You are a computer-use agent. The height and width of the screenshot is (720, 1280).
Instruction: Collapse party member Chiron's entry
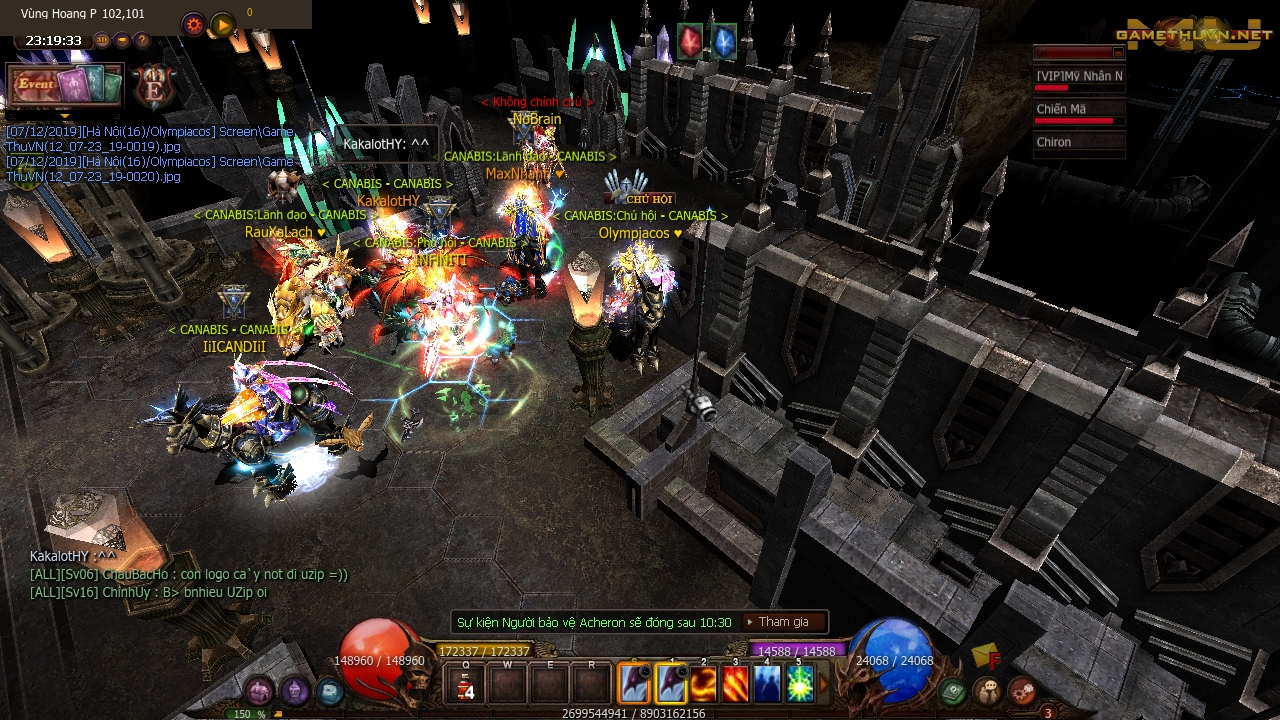[1080, 141]
